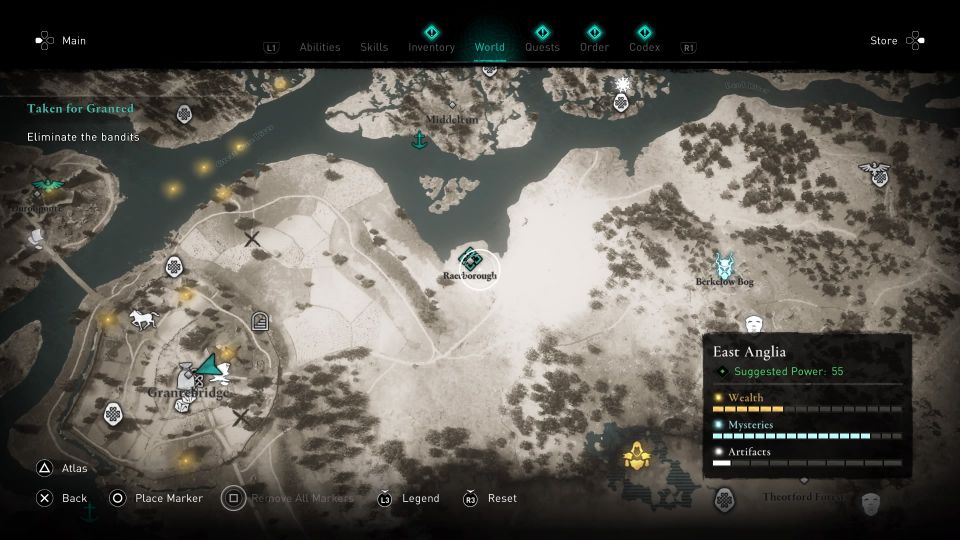
Task: Click the Middeltun anchor harbor marker
Action: point(420,140)
